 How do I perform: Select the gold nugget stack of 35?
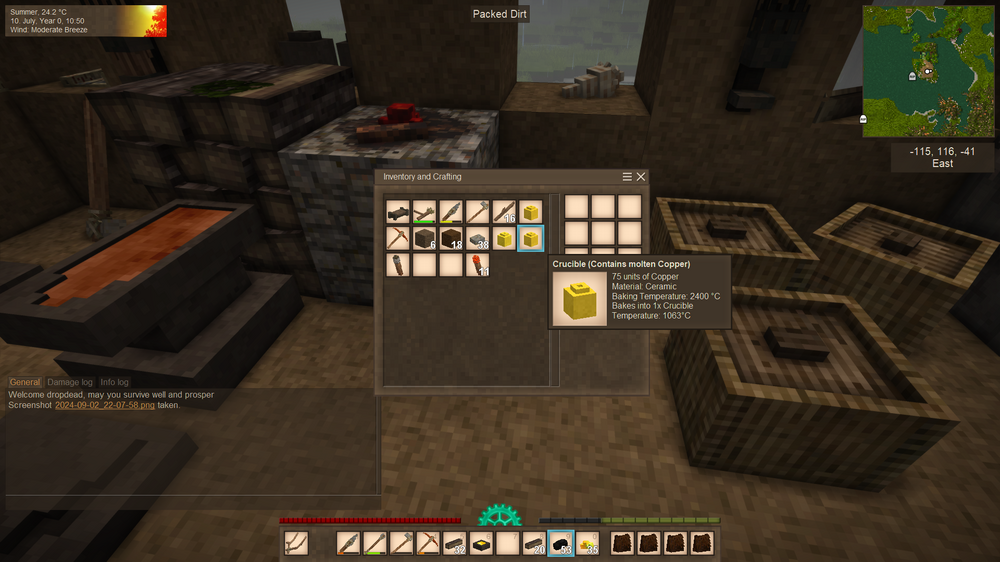(x=588, y=543)
